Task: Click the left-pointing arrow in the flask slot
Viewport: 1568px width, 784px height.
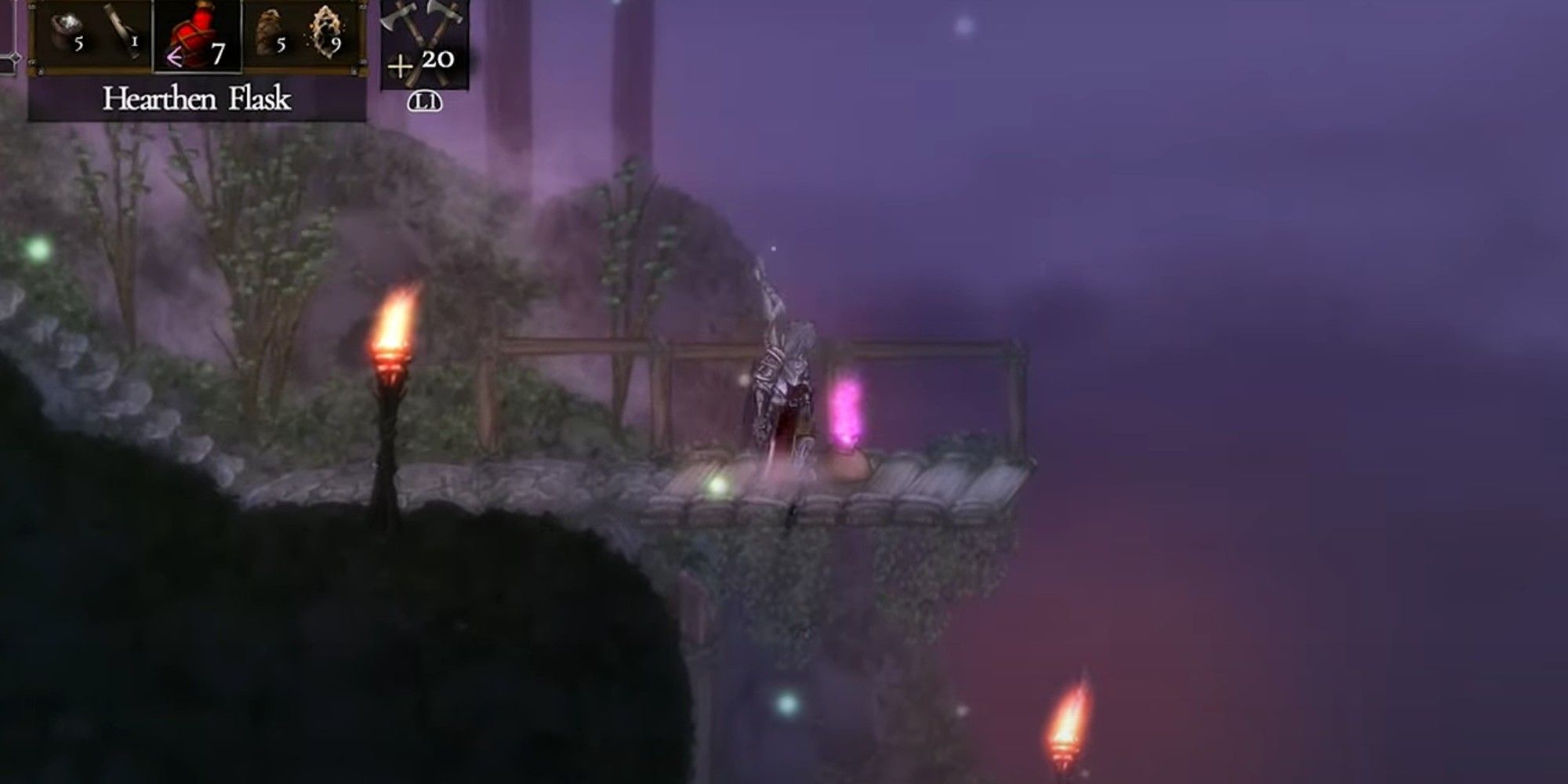Action: [174, 55]
